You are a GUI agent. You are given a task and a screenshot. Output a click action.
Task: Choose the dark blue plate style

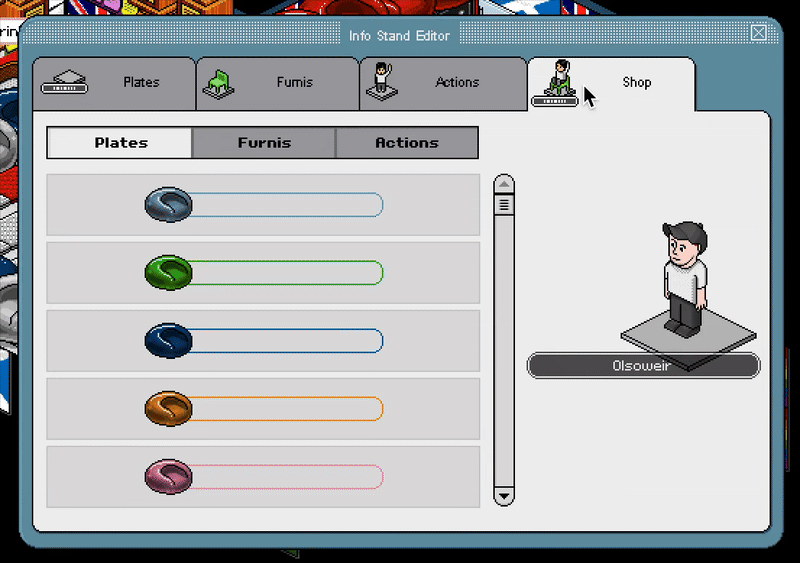click(x=263, y=341)
